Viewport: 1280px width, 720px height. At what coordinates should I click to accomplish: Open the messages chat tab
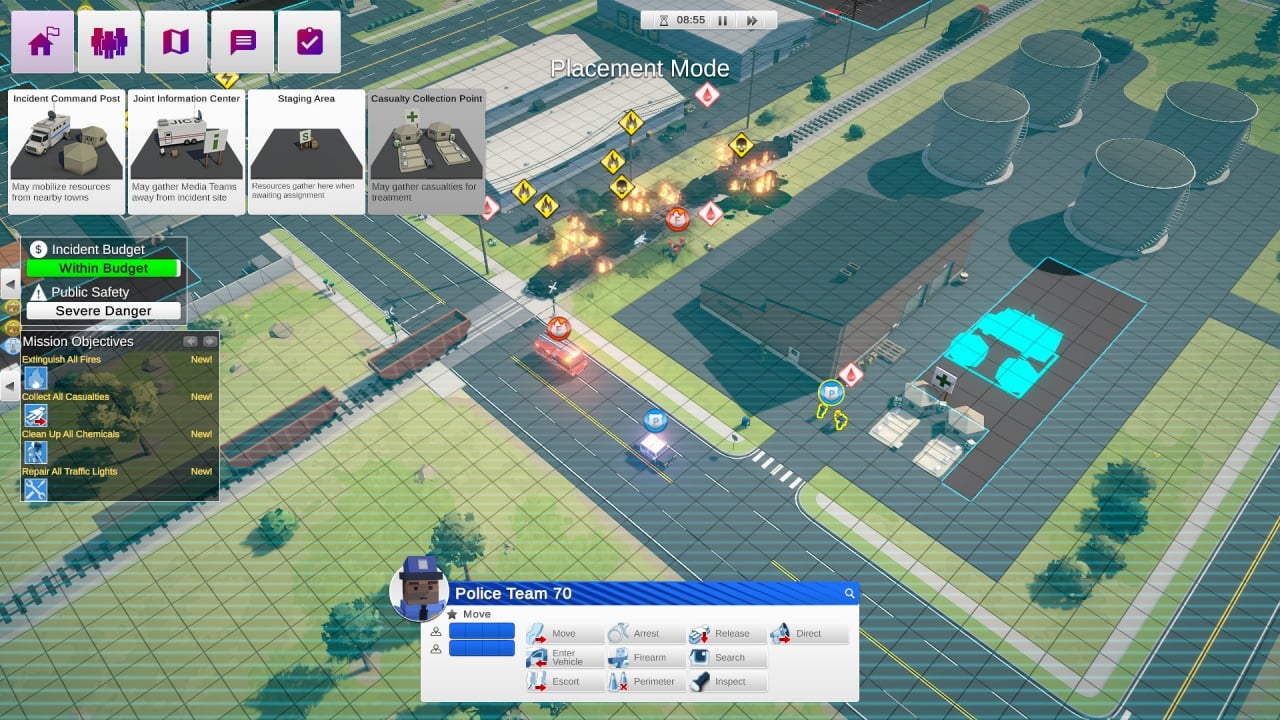(x=243, y=43)
